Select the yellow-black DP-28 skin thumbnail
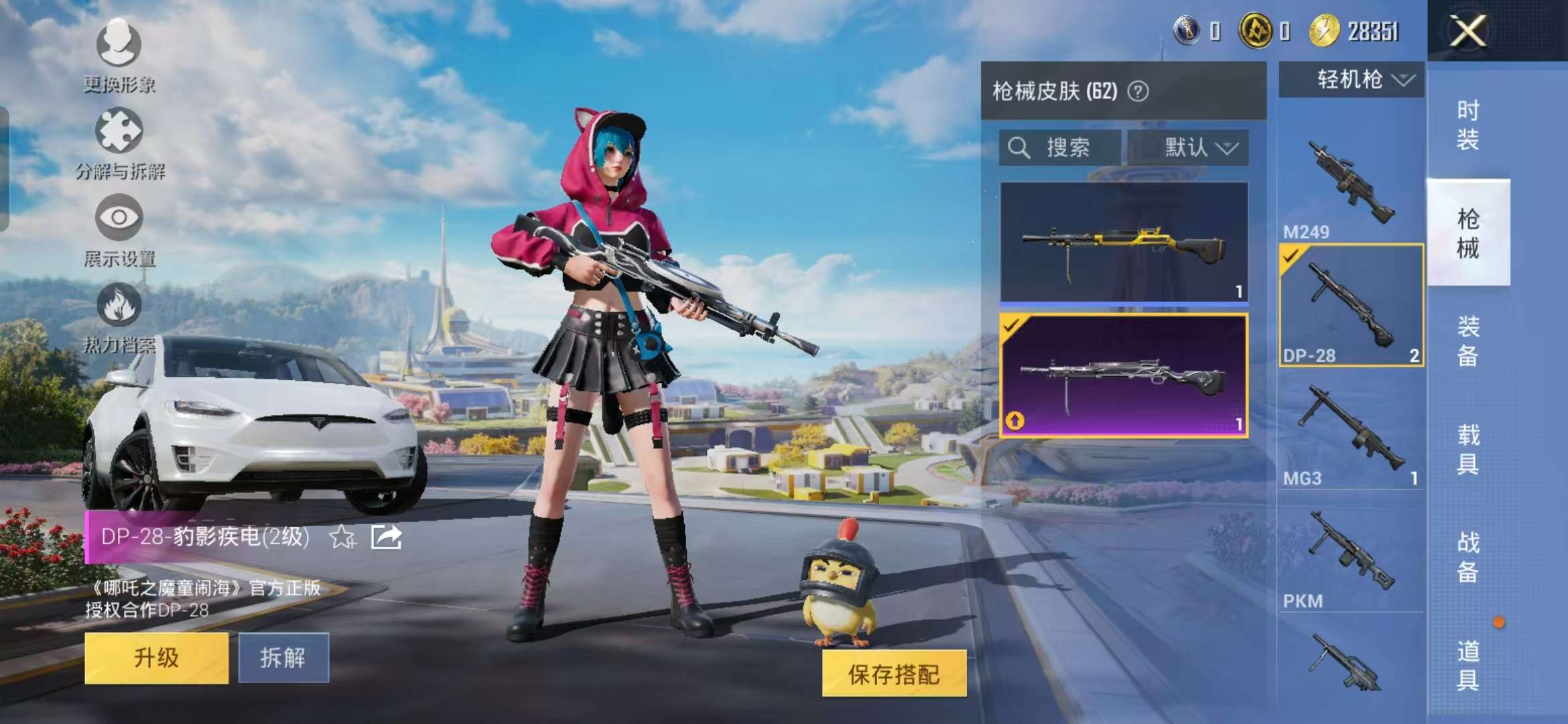The height and width of the screenshot is (724, 1568). pos(1124,243)
